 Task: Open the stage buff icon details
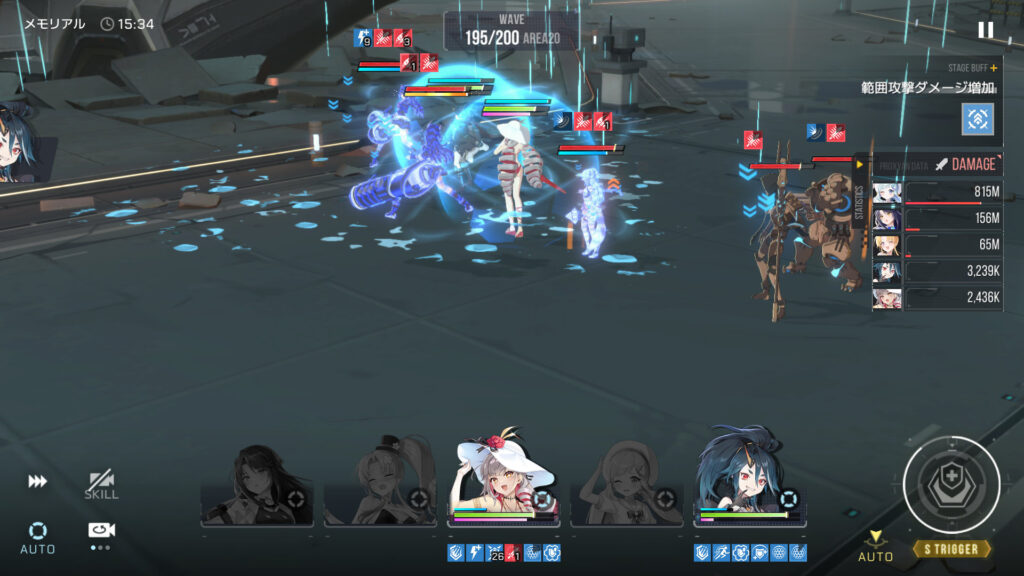[x=977, y=118]
